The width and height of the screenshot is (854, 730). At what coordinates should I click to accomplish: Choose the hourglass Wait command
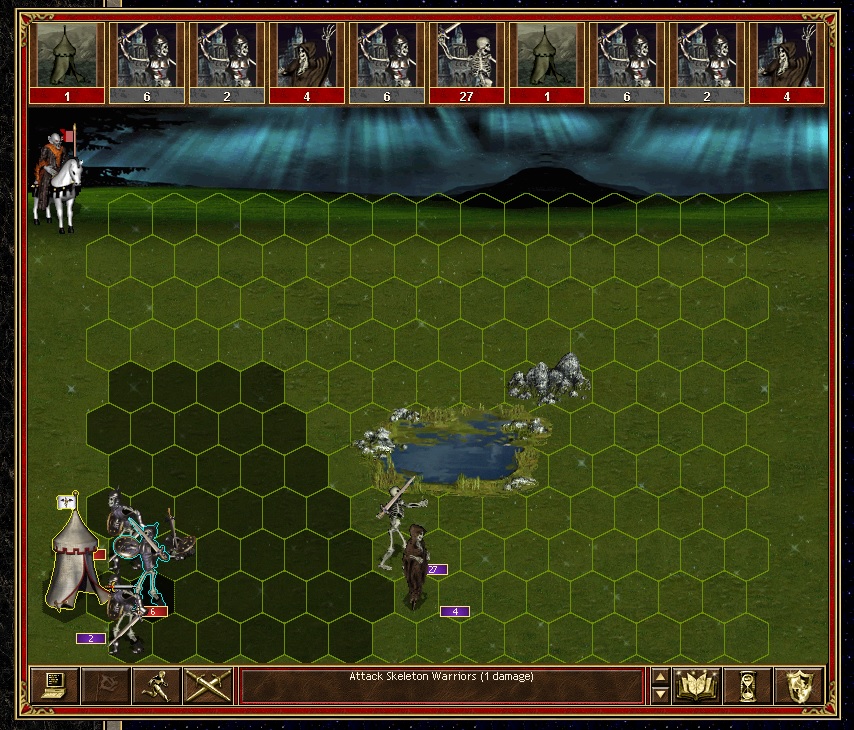point(747,685)
